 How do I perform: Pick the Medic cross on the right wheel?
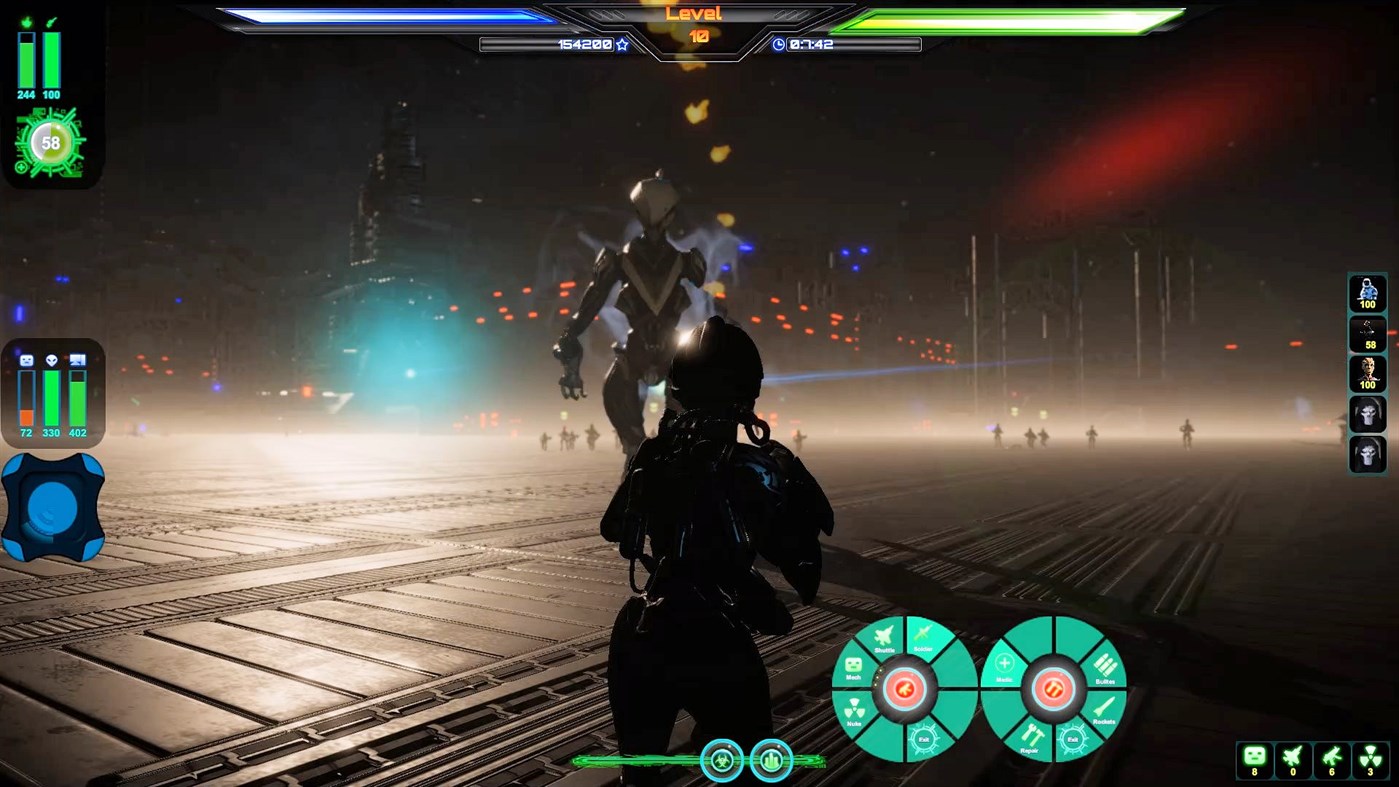(x=1004, y=664)
